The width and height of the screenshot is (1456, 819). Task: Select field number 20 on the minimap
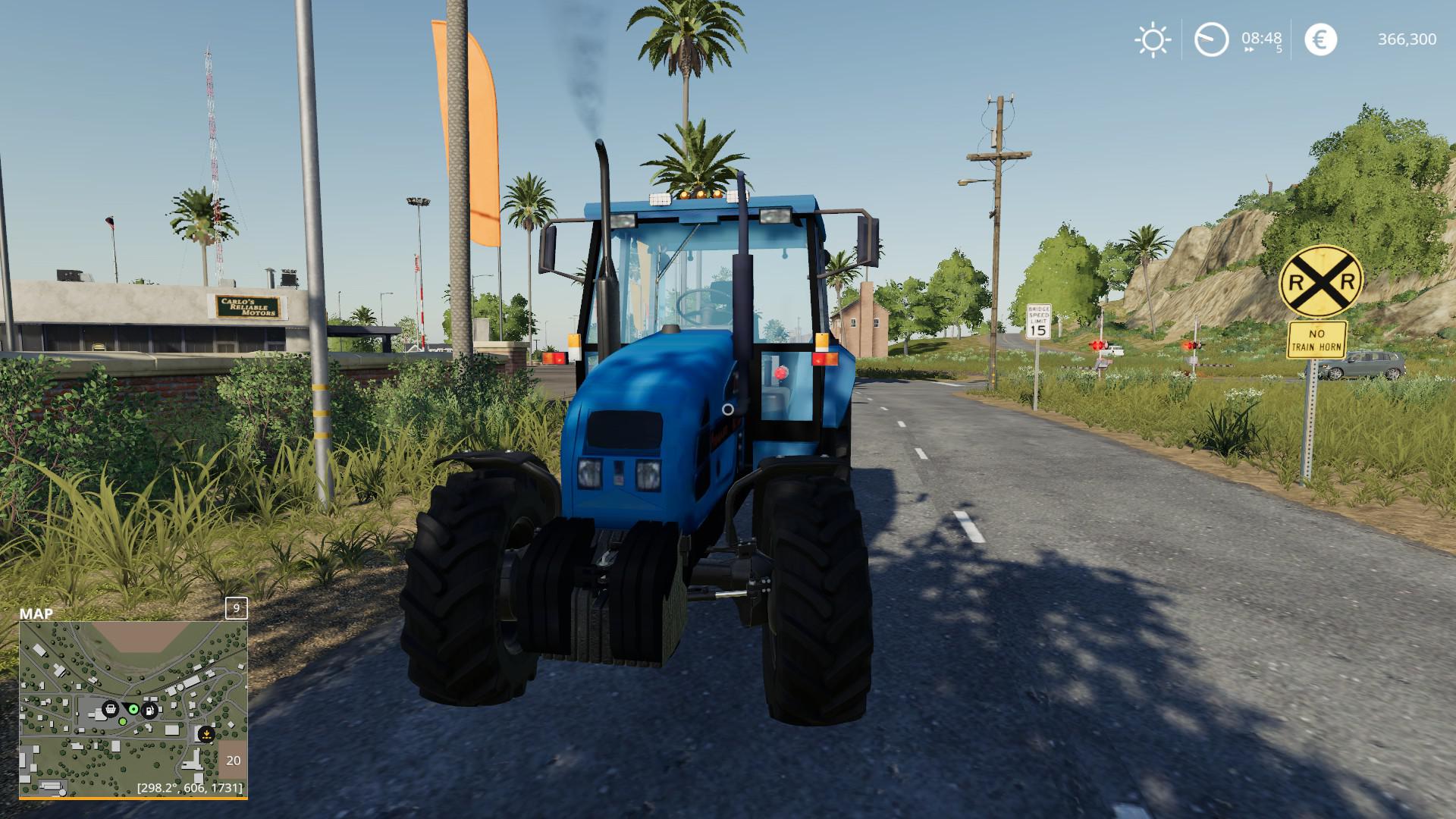[234, 761]
